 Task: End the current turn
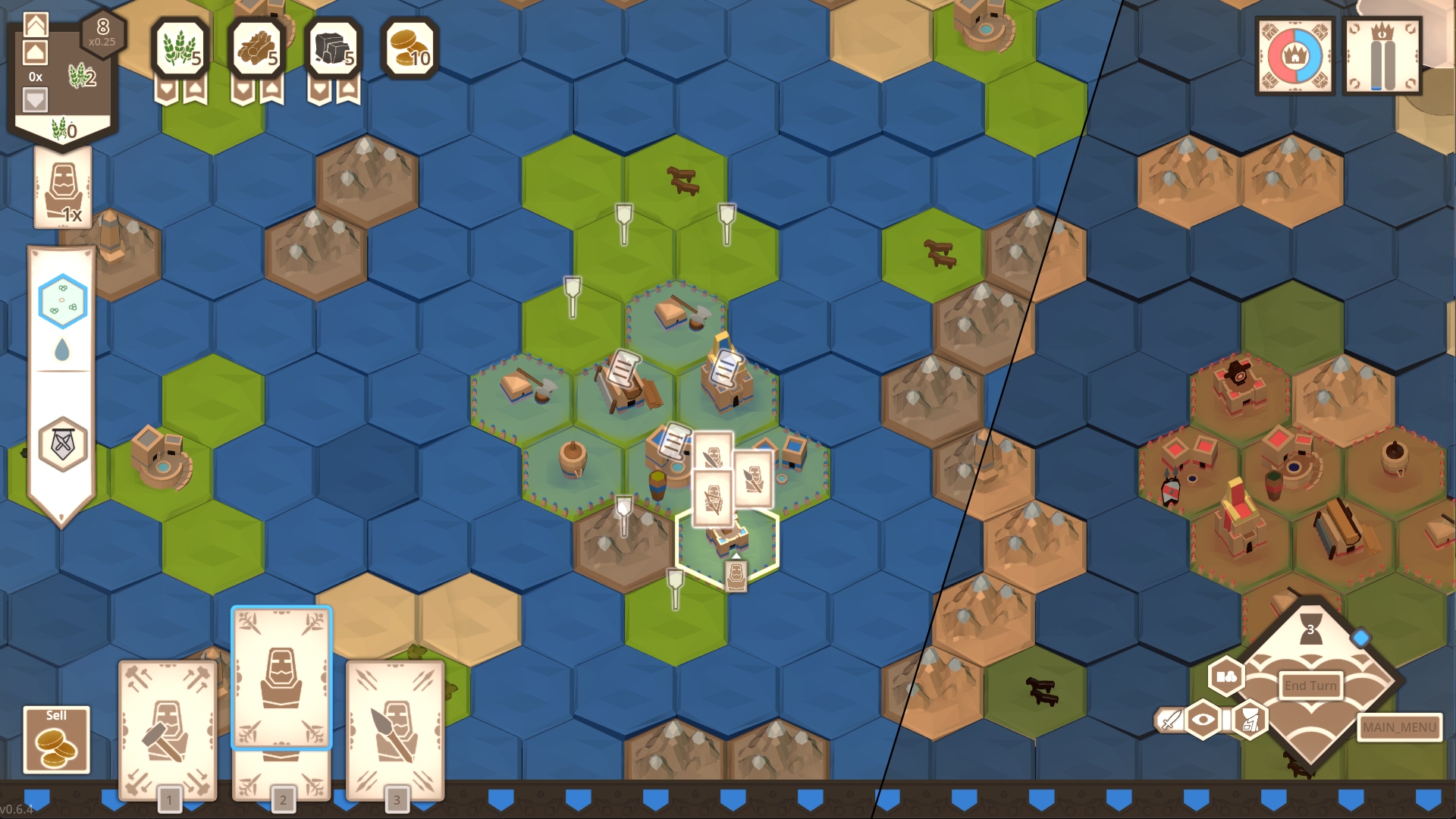pos(1310,686)
